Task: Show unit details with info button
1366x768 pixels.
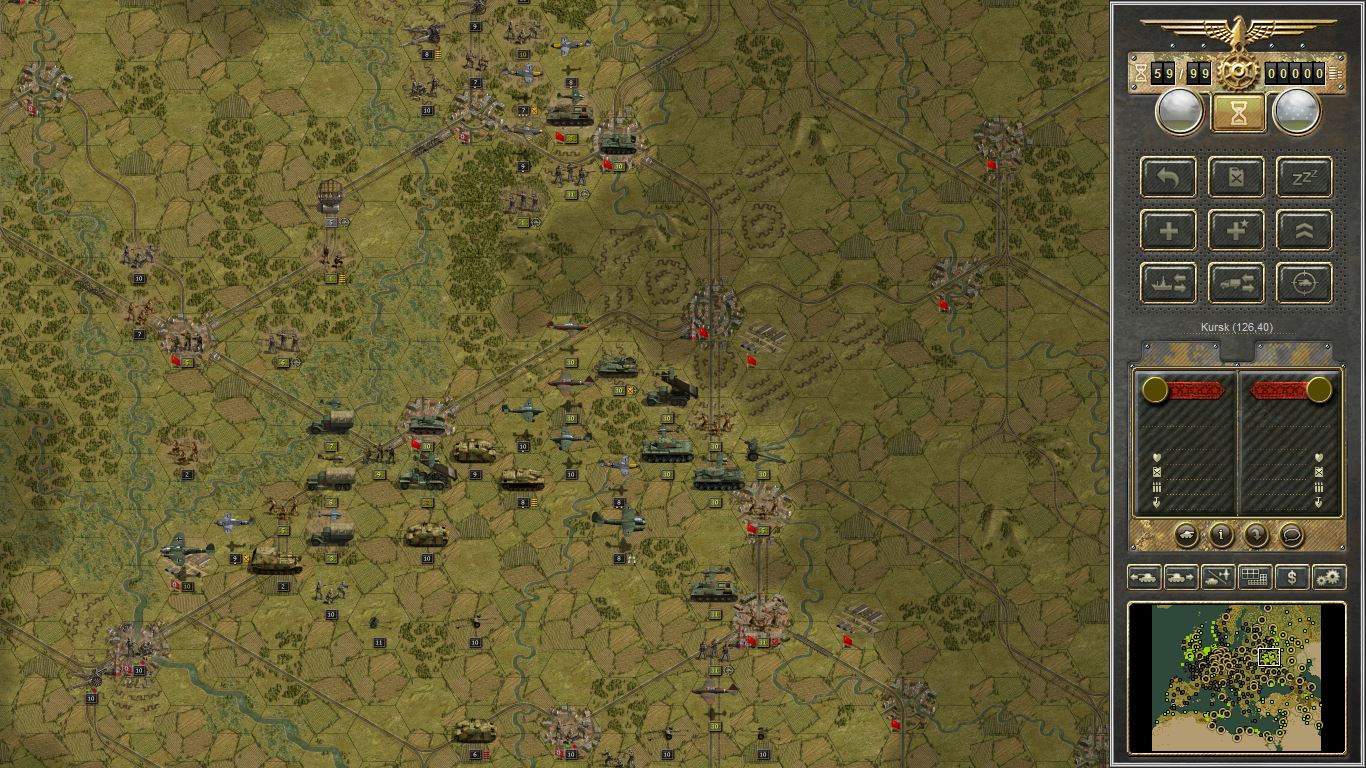Action: pos(1222,536)
